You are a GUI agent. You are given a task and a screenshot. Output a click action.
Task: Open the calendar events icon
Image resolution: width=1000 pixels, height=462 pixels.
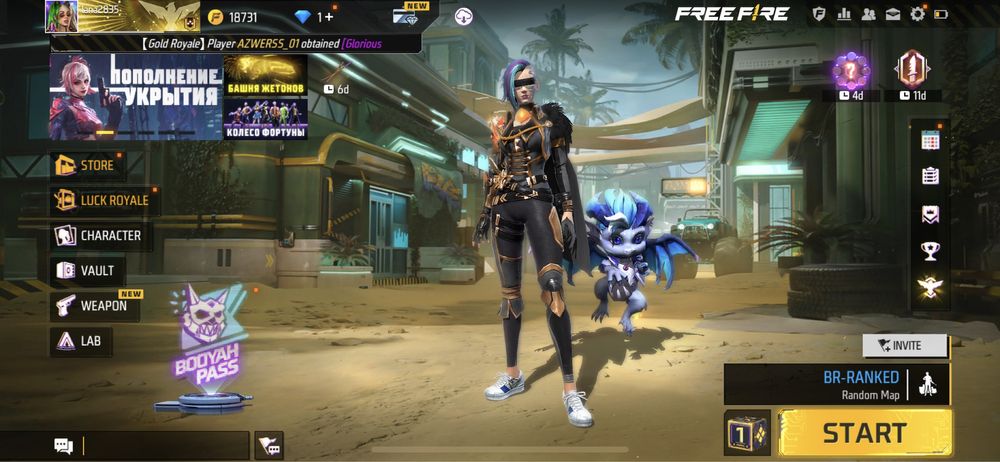pyautogui.click(x=930, y=141)
